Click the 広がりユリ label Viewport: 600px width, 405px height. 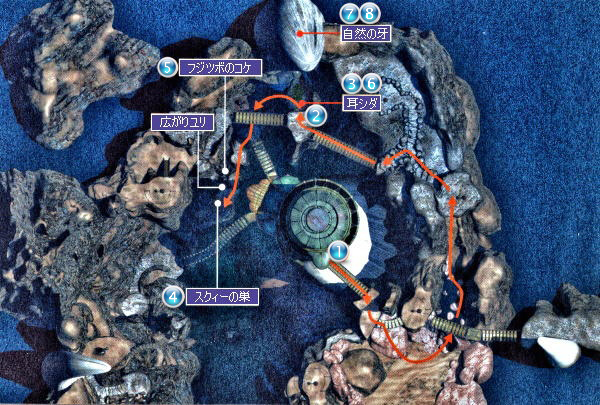(181, 122)
